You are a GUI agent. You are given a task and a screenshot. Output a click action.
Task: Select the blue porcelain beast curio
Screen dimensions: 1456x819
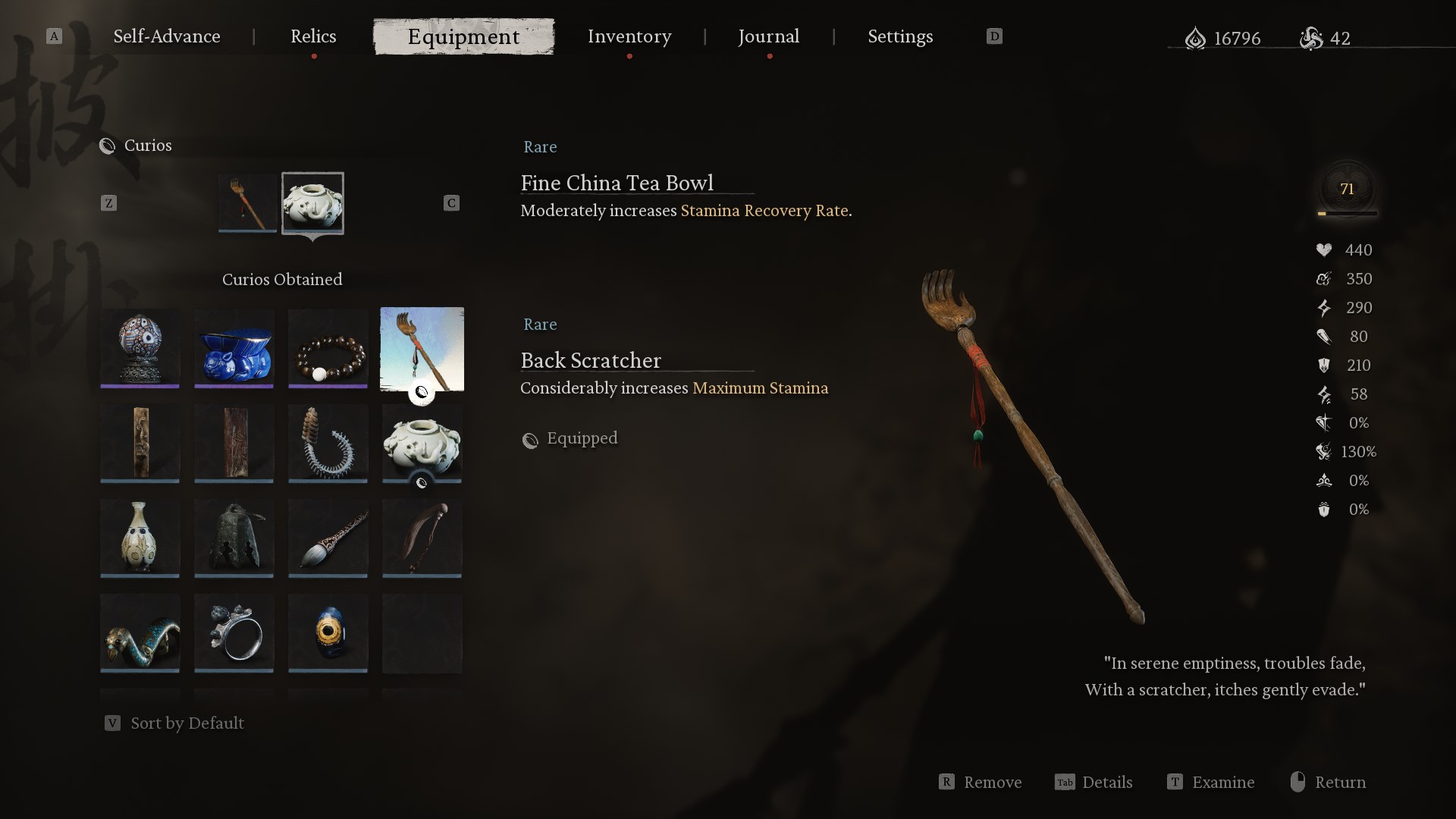pos(234,347)
